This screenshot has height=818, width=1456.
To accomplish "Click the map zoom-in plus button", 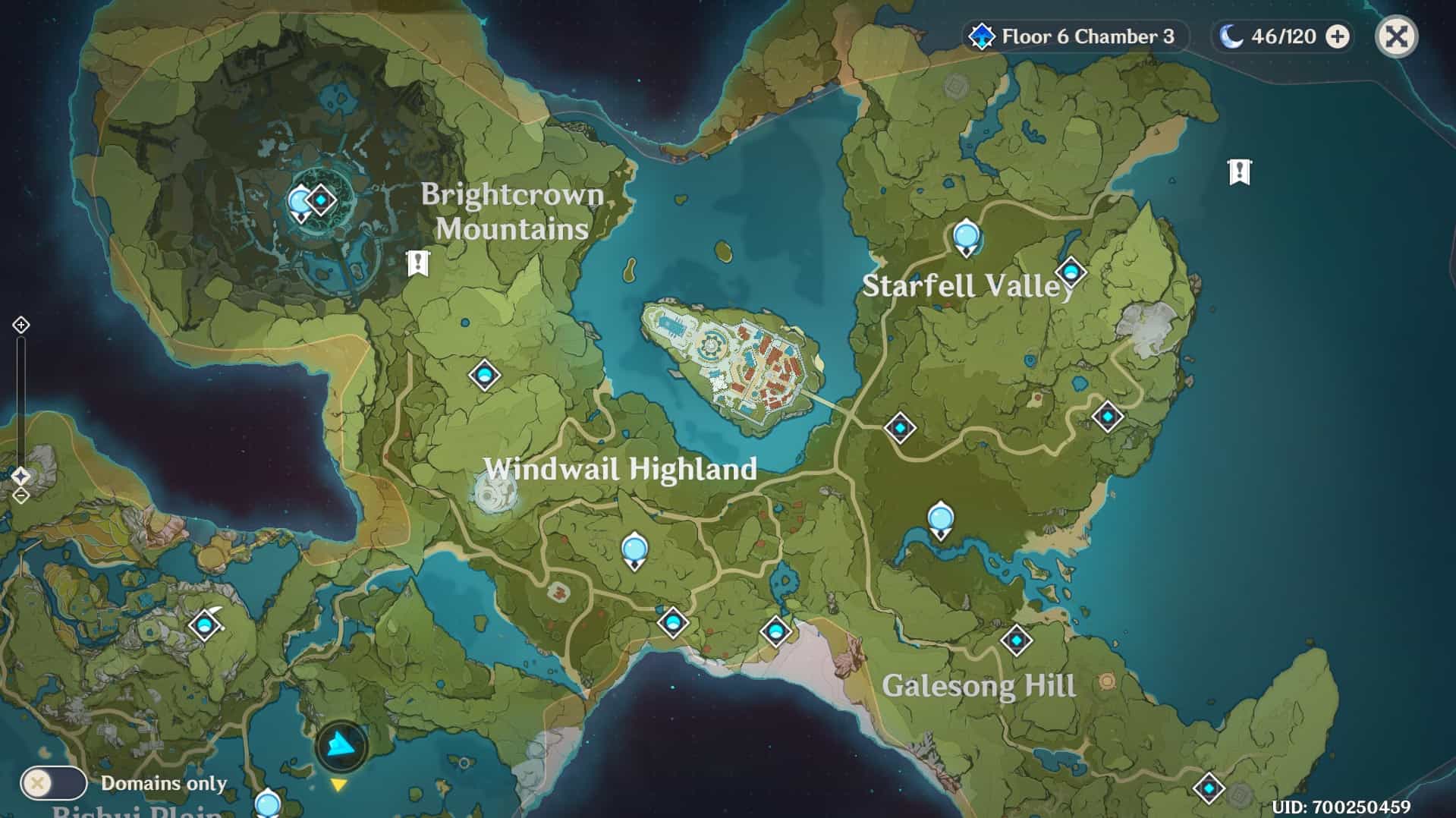I will [20, 325].
